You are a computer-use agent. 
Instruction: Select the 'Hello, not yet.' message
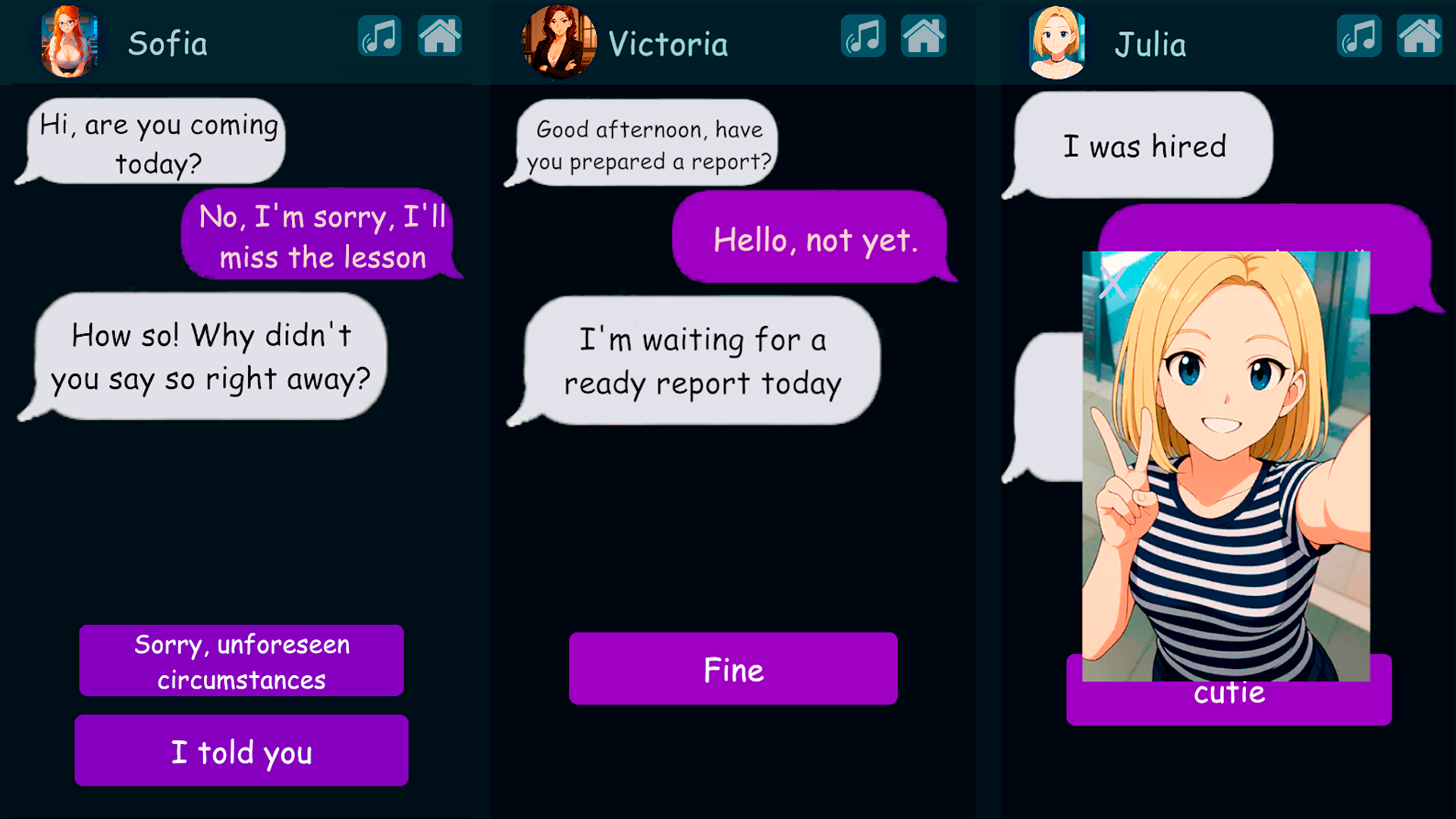click(x=814, y=240)
